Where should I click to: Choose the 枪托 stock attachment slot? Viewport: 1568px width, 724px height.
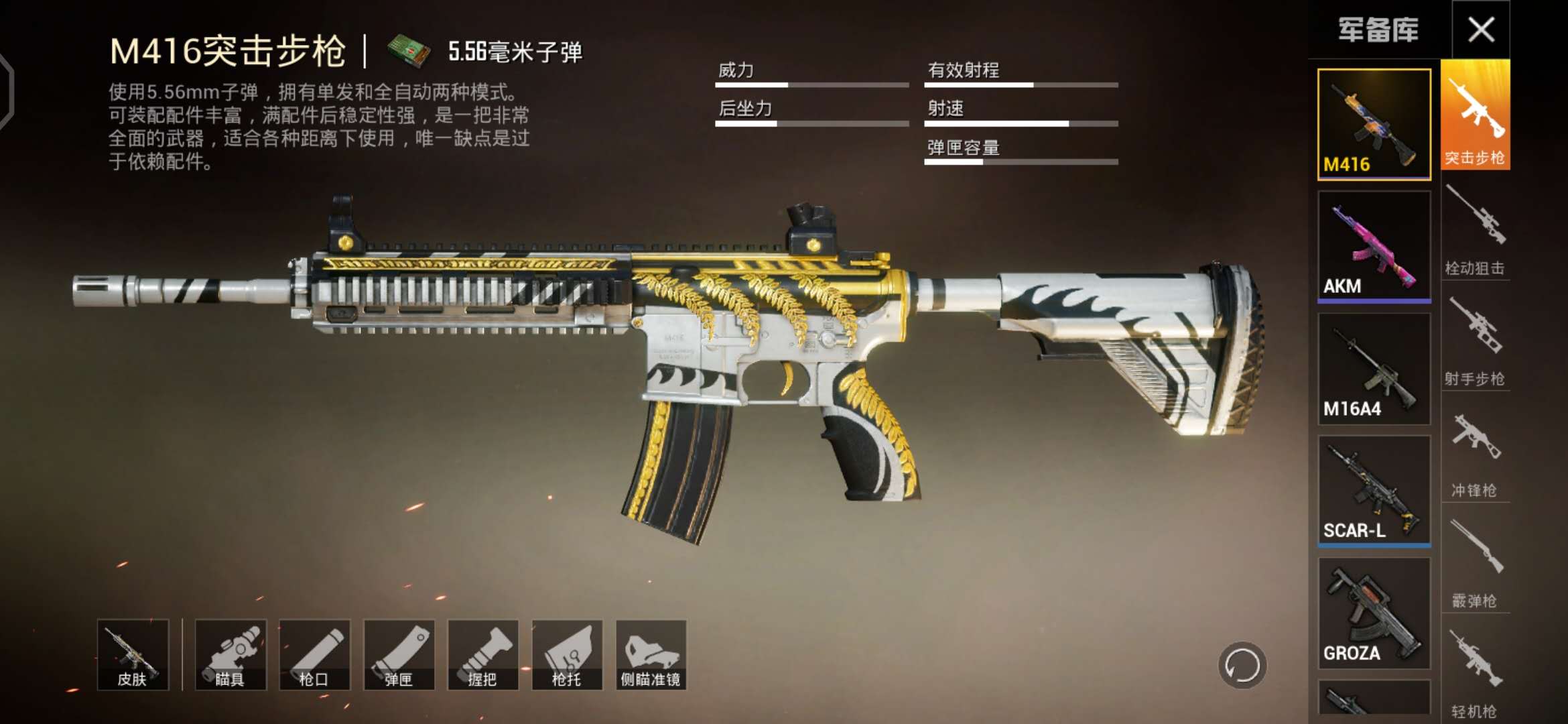point(567,655)
